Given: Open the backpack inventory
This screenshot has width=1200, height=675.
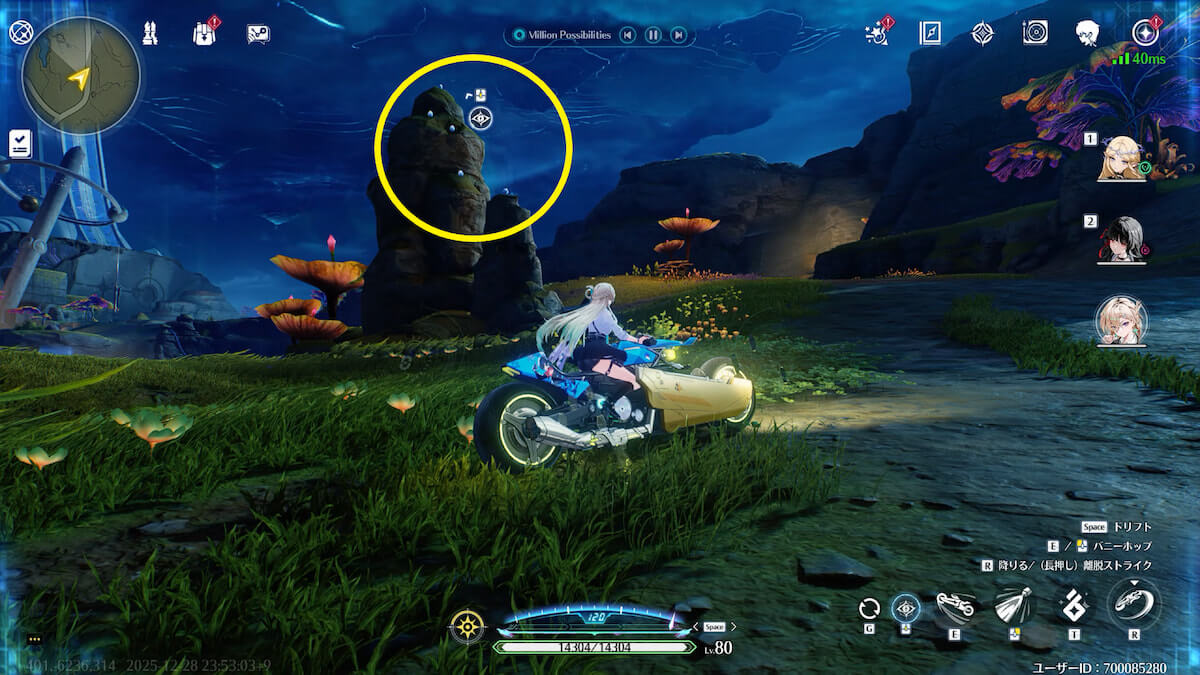Looking at the screenshot, I should coord(204,33).
